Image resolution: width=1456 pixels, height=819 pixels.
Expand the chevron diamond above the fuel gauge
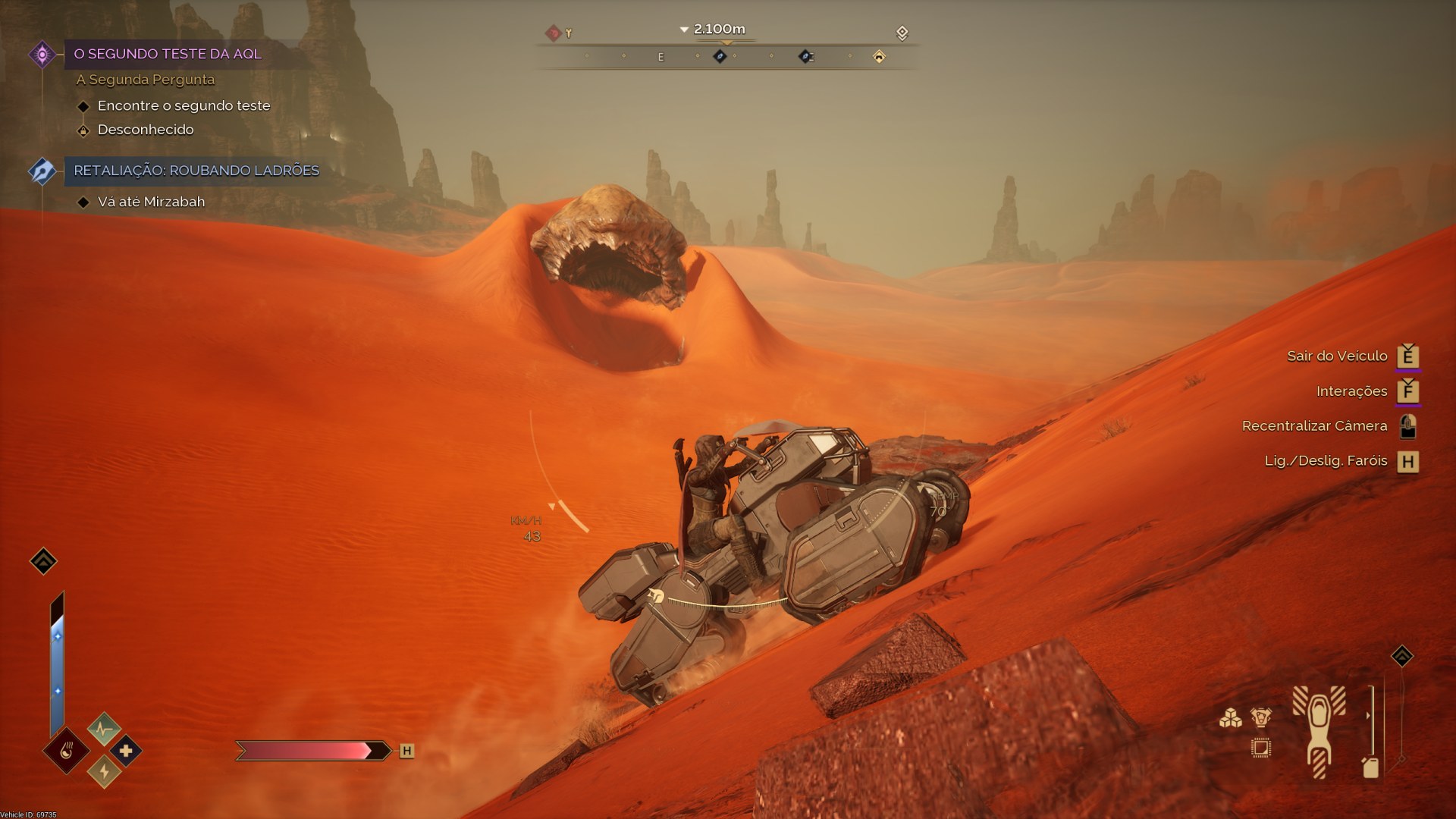point(1402,656)
